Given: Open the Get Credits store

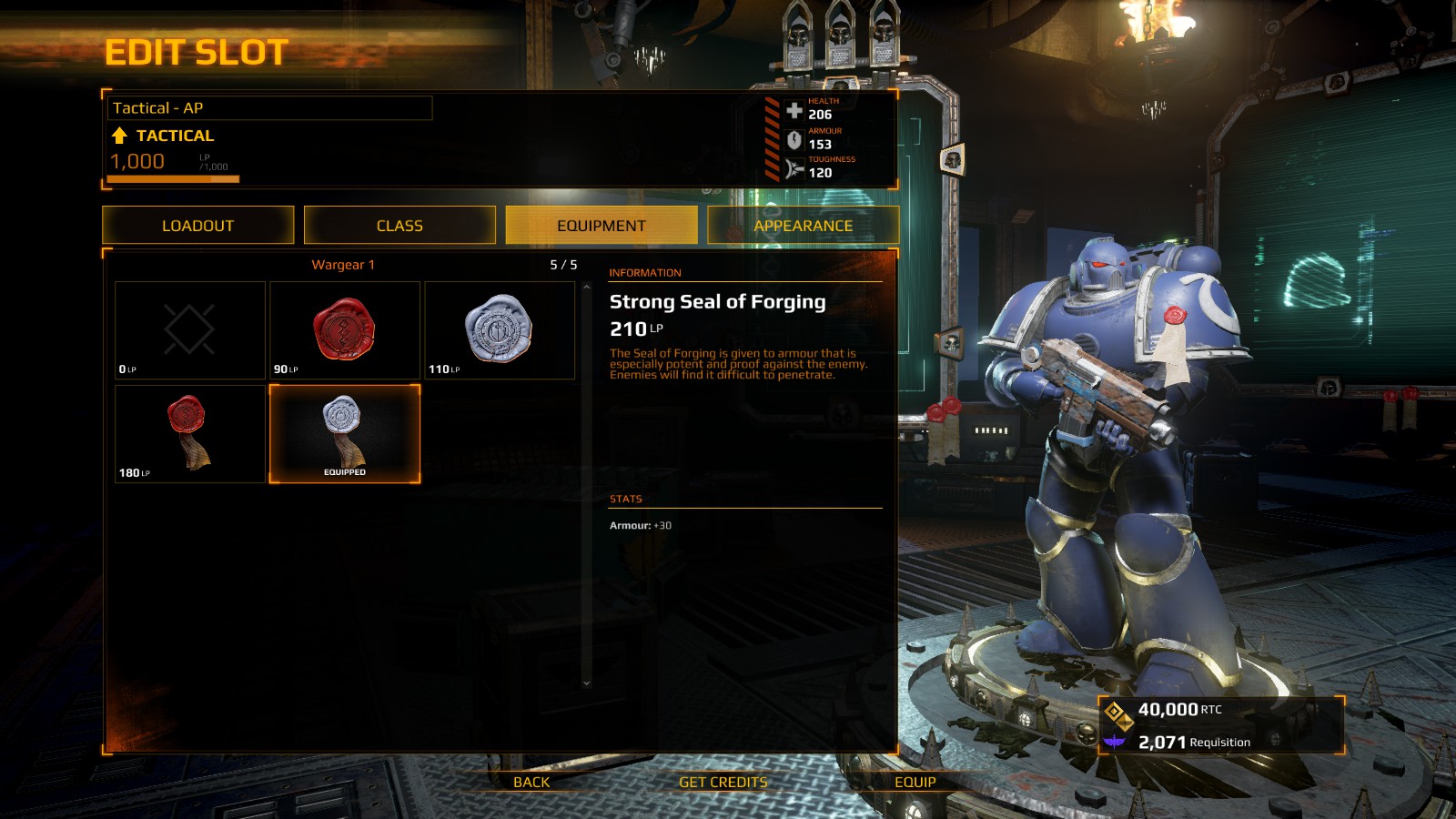Looking at the screenshot, I should [x=723, y=783].
